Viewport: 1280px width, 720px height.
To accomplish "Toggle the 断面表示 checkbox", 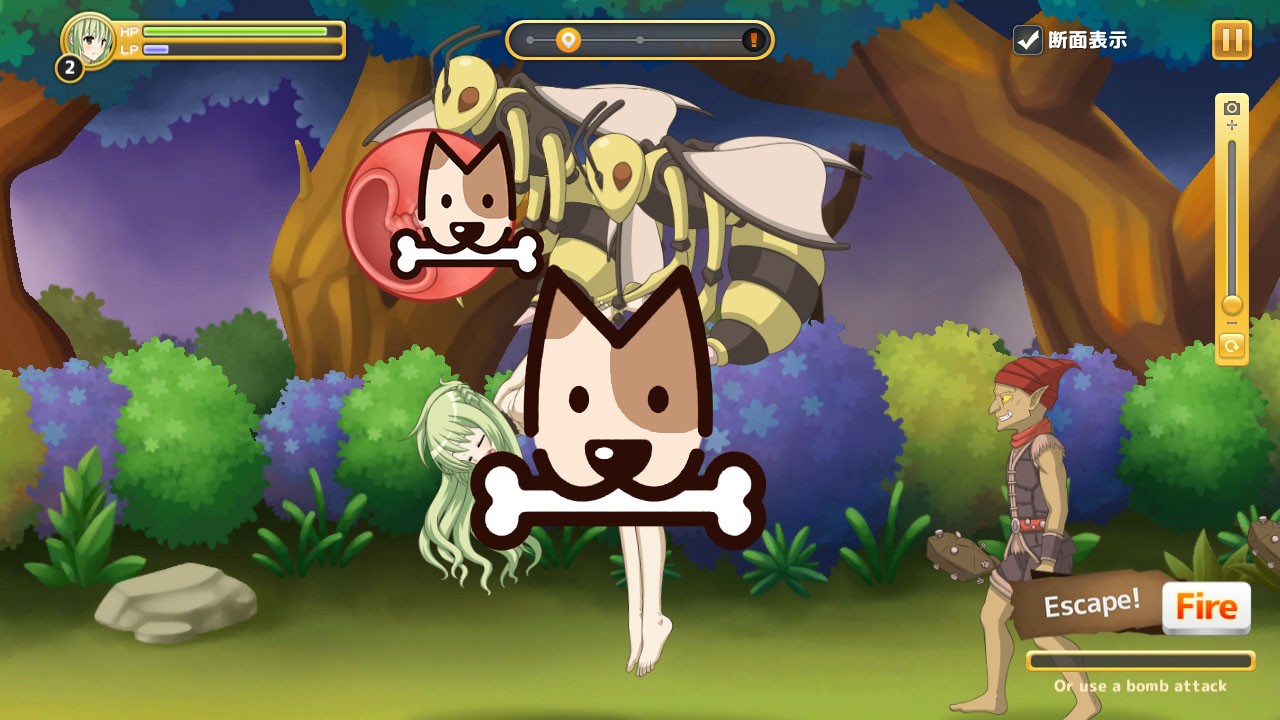I will (x=1028, y=40).
